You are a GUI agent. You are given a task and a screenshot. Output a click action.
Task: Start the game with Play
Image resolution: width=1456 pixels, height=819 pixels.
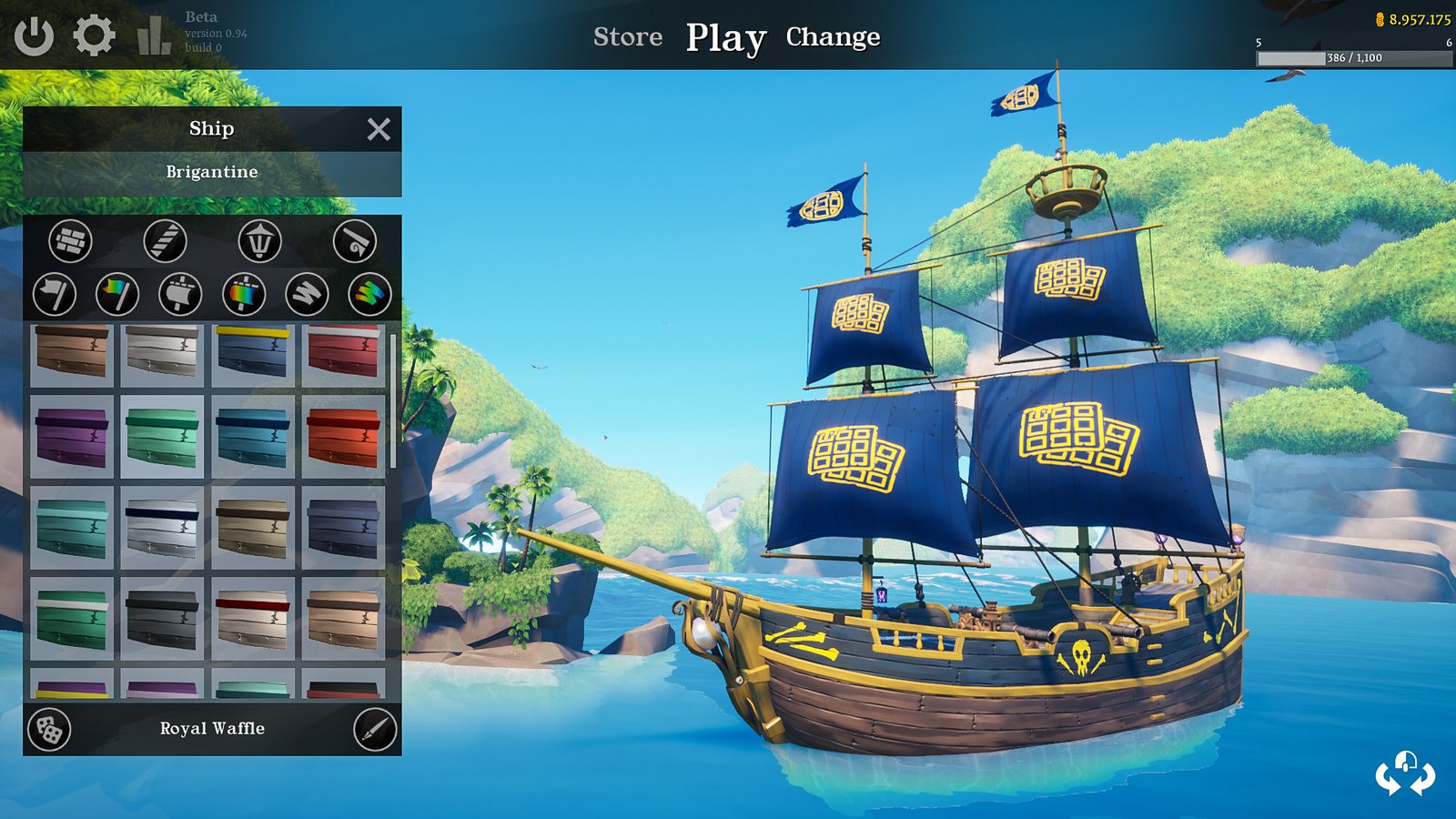point(725,38)
